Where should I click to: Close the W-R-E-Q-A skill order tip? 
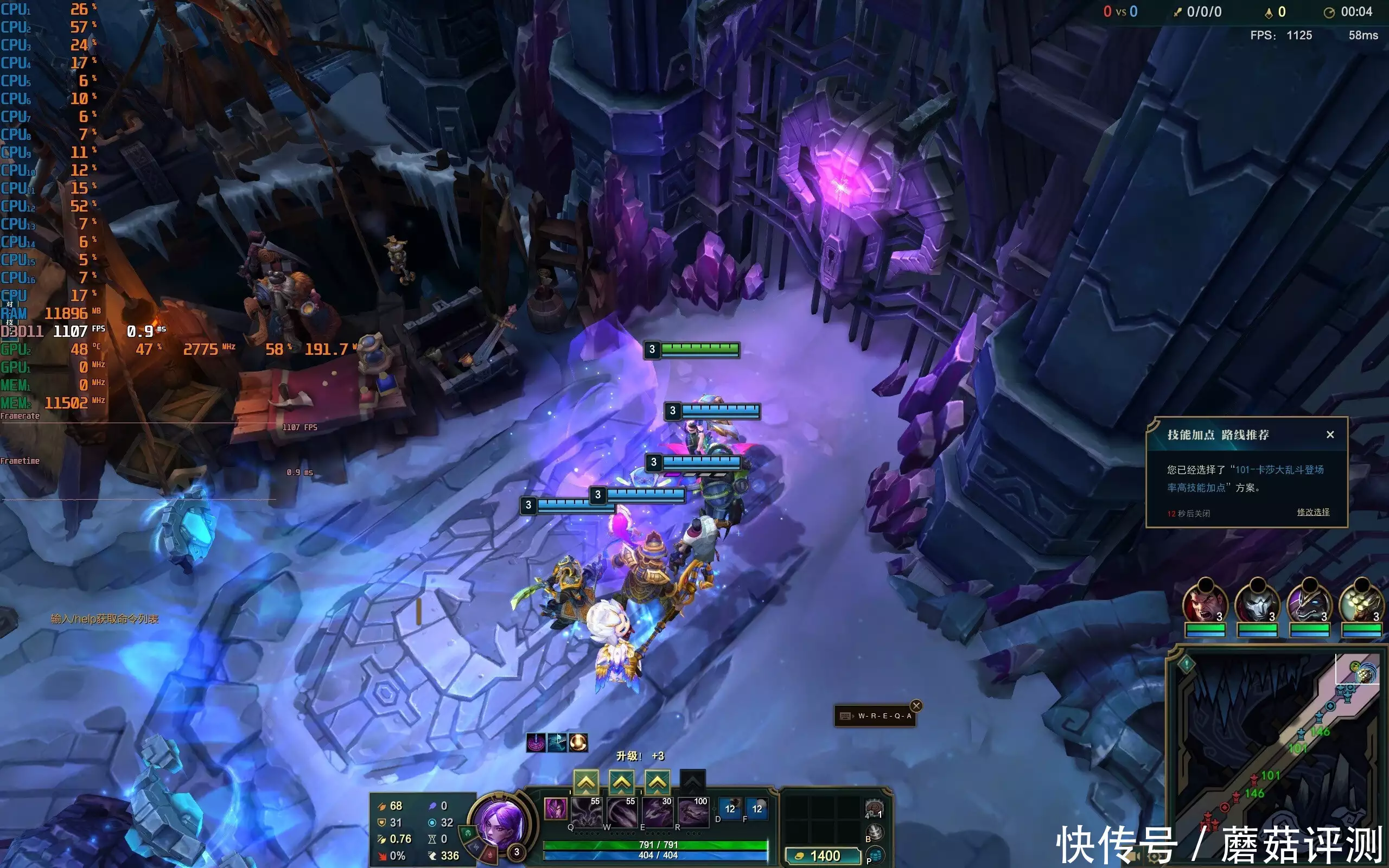(x=916, y=706)
